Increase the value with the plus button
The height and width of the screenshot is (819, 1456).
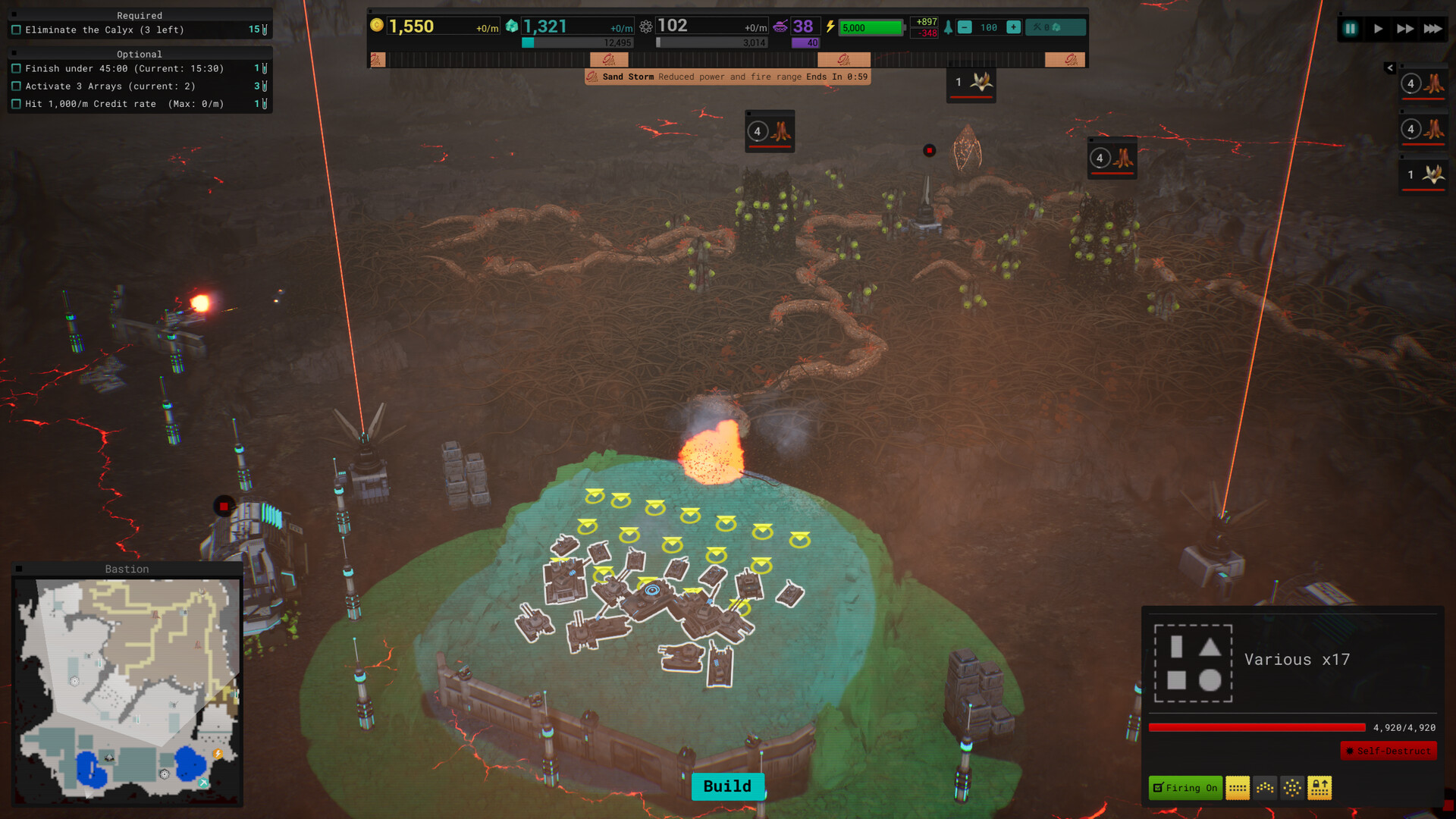coord(1013,27)
